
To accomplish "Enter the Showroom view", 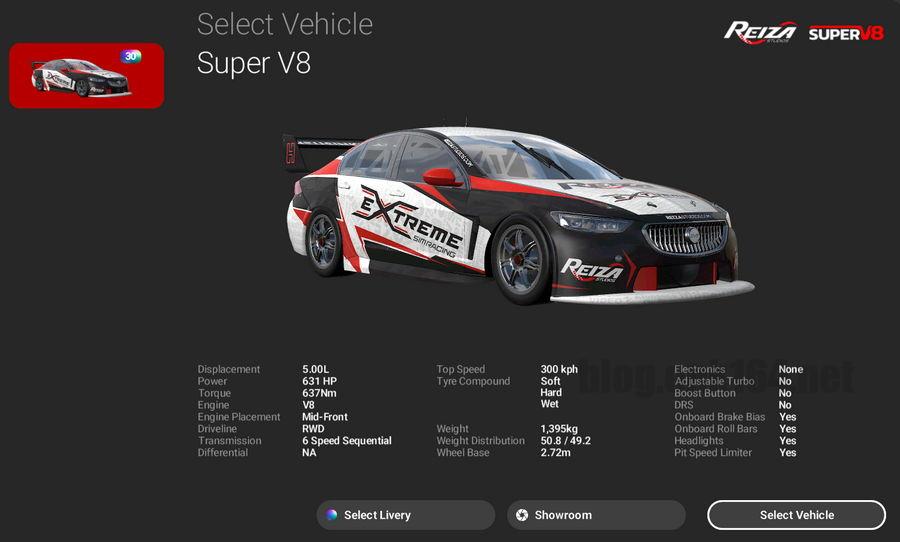I will [x=596, y=515].
